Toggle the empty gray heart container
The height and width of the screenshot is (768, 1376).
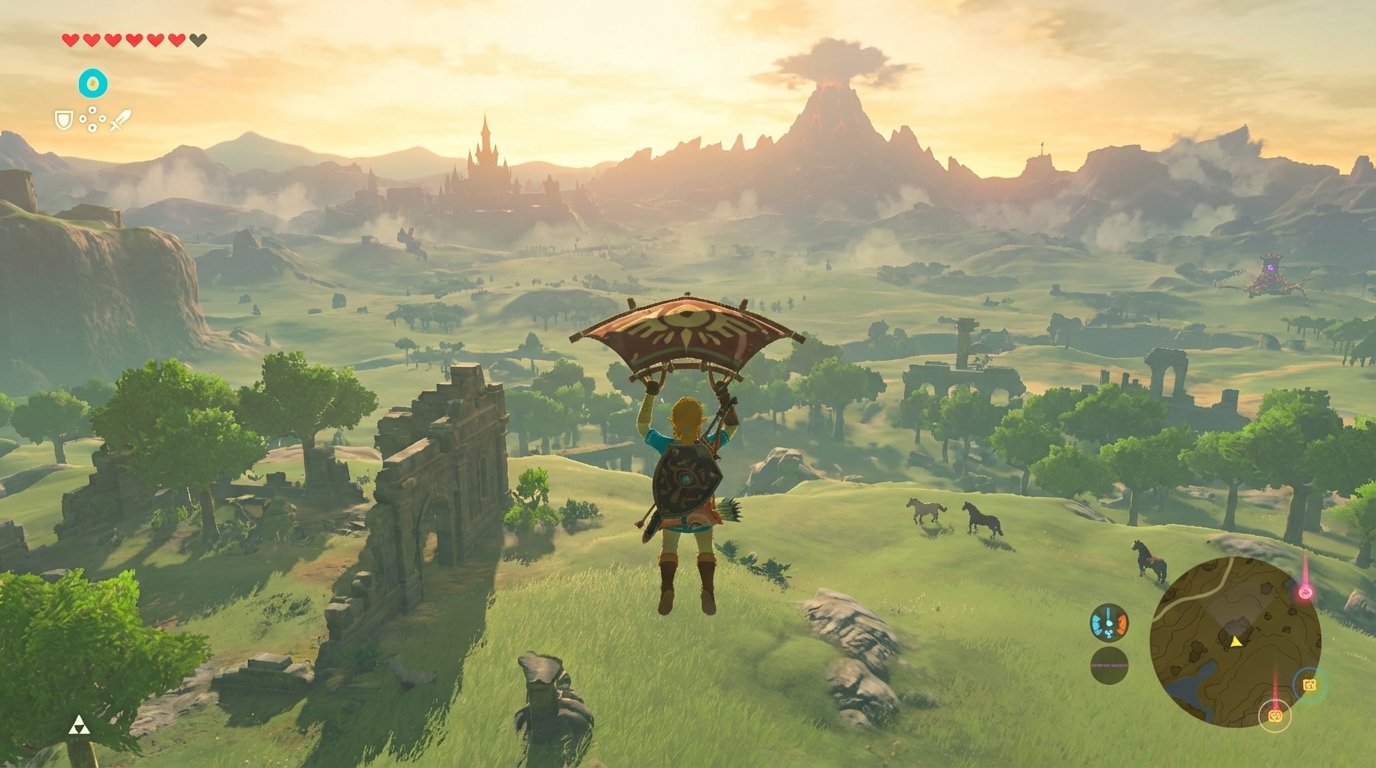(x=197, y=39)
